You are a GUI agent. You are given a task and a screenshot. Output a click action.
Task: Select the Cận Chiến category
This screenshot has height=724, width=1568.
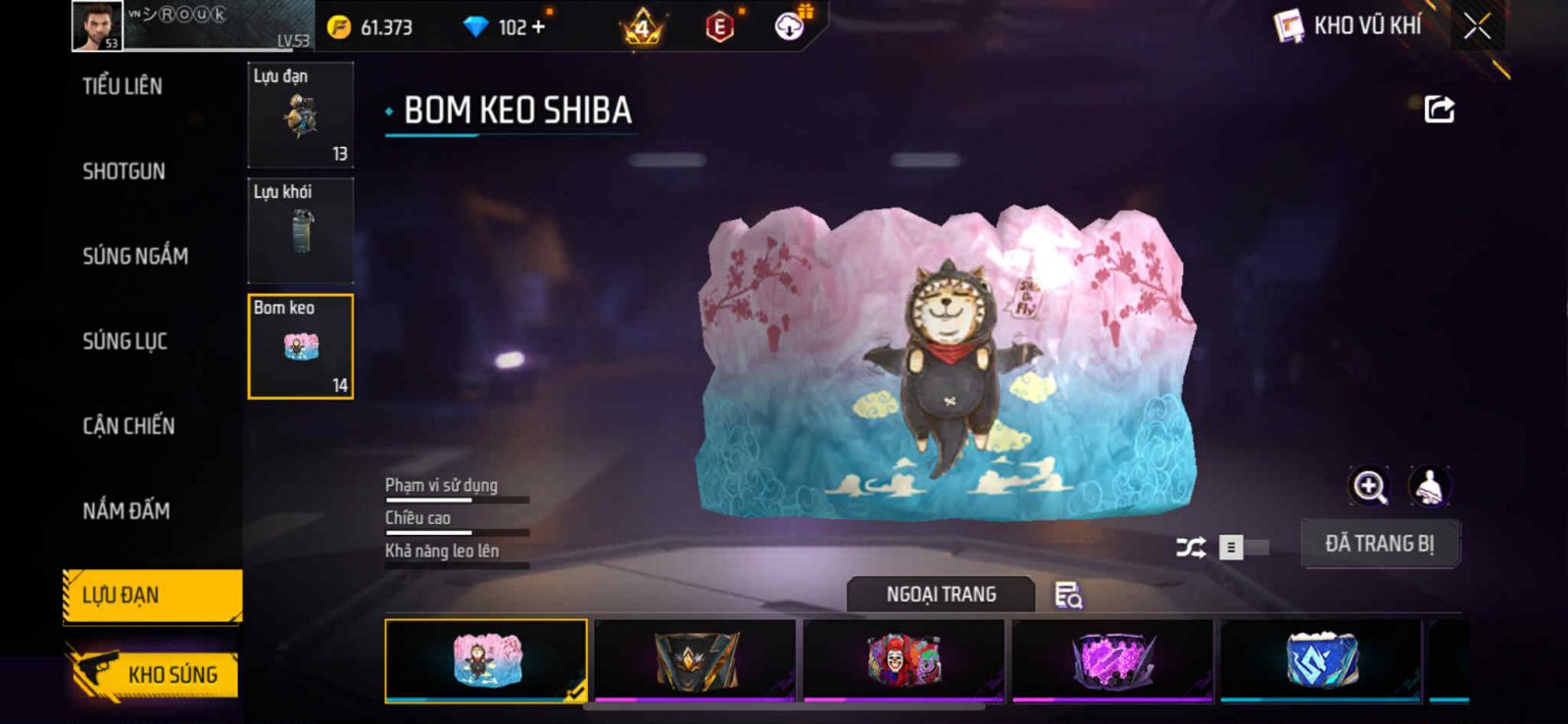[x=128, y=426]
